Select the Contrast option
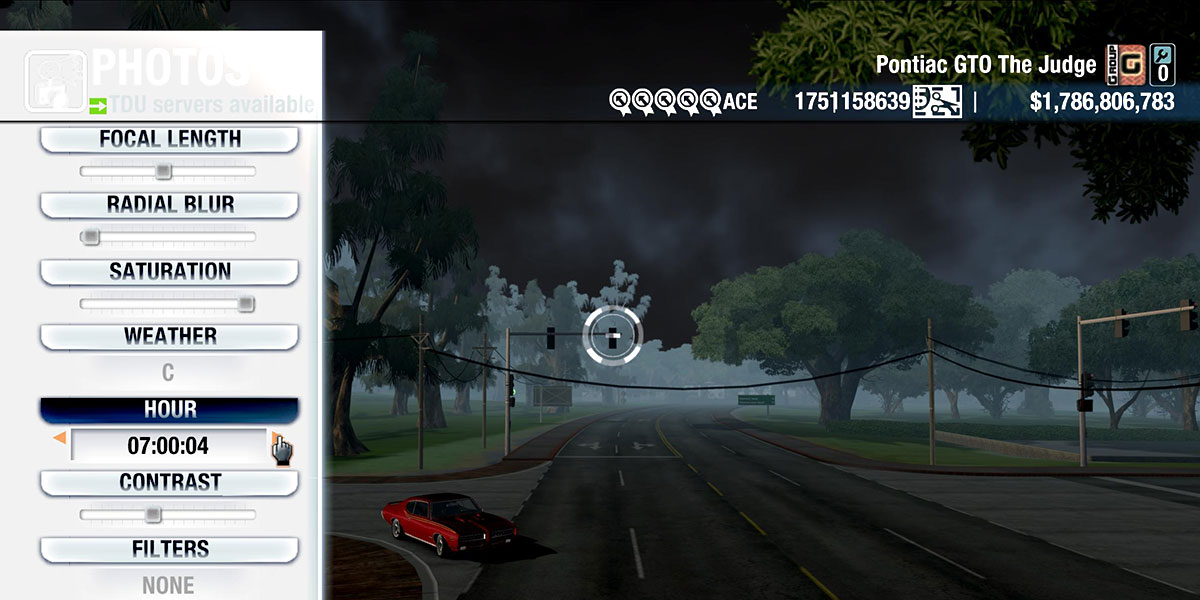1200x600 pixels. click(169, 483)
